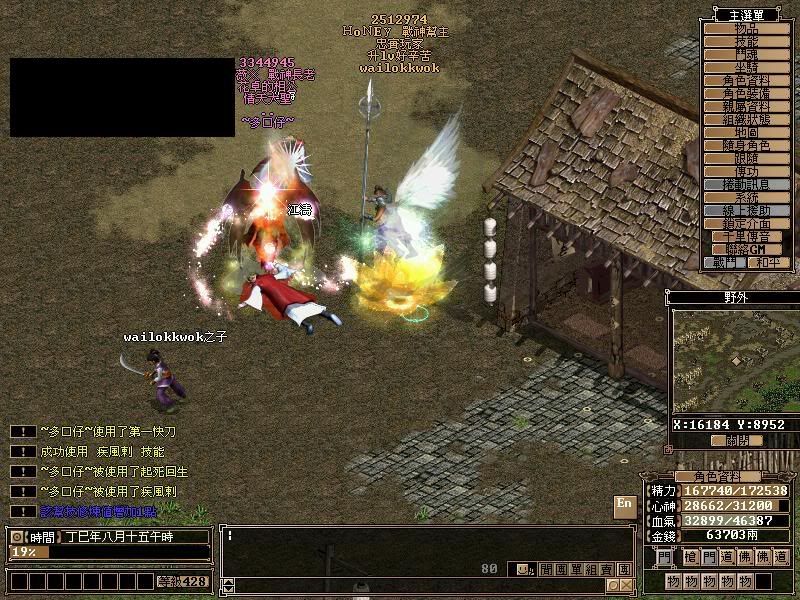The height and width of the screenshot is (600, 800).
Task: Open 線上援助 online help
Action: (x=745, y=210)
